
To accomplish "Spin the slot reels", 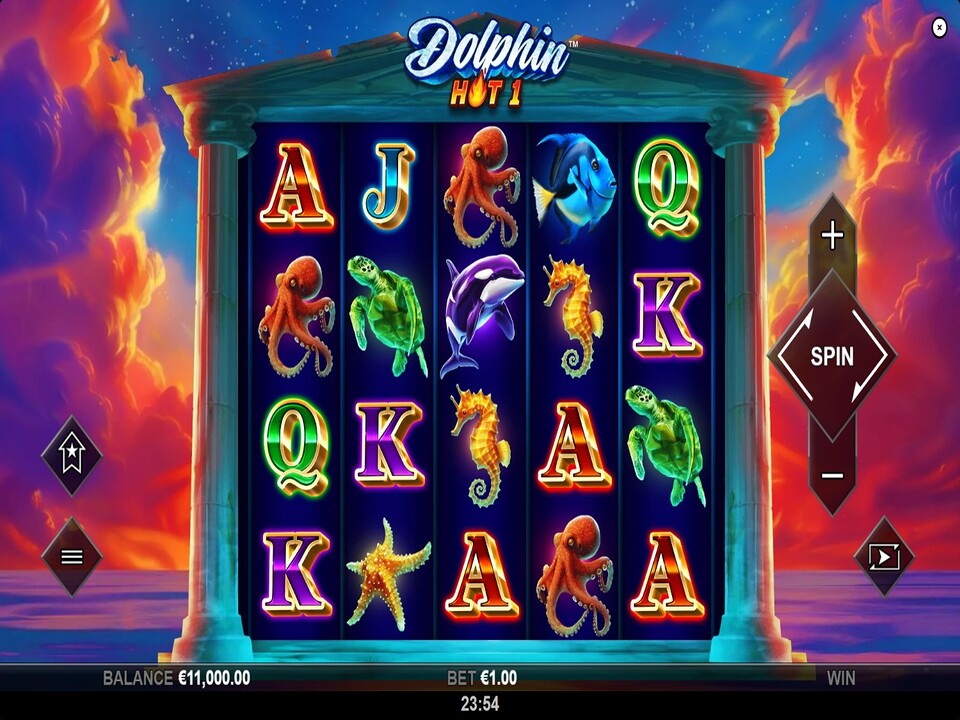I will [831, 356].
